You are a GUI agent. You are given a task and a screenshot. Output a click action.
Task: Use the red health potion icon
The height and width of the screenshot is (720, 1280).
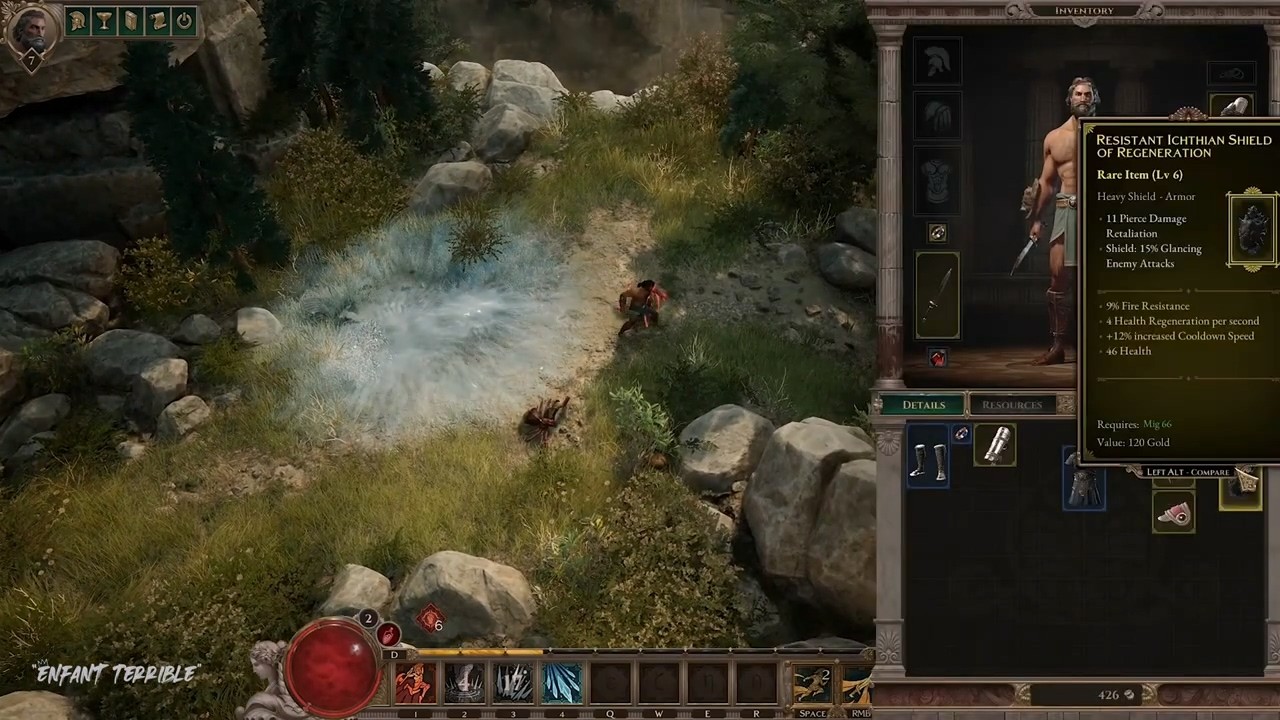coord(388,635)
